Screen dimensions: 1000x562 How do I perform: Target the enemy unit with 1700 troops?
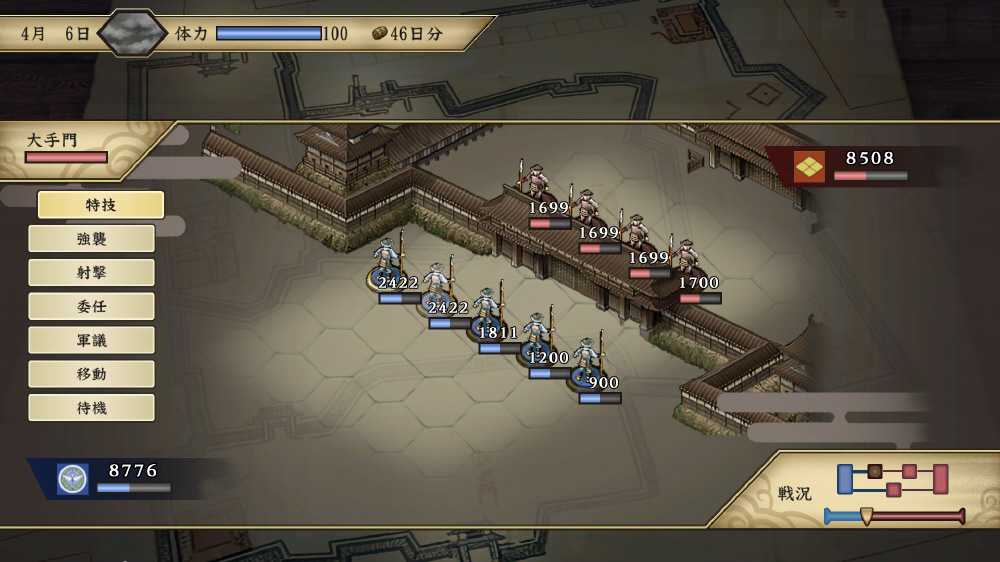pos(687,260)
